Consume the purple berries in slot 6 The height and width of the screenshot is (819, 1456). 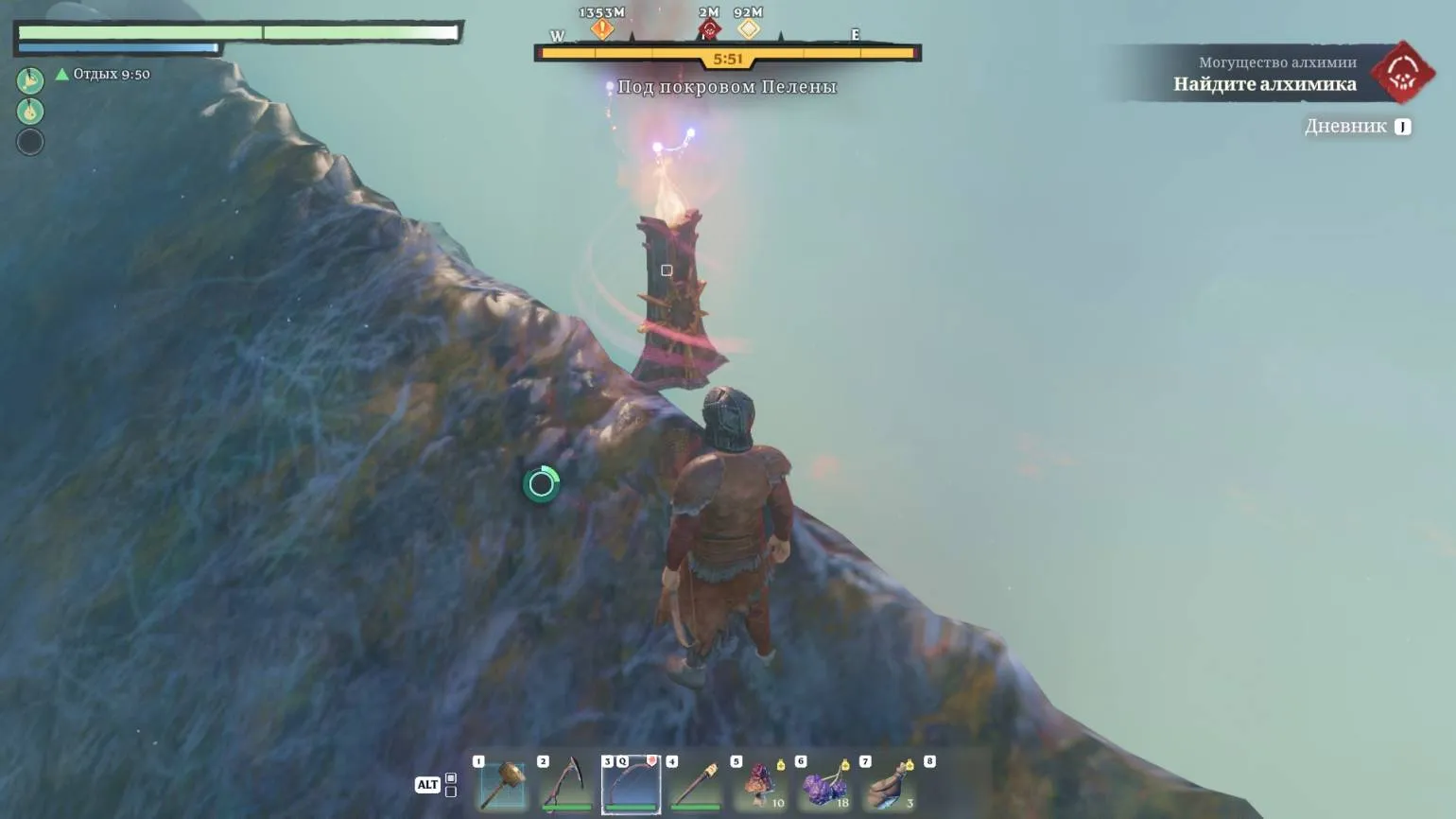coord(824,784)
